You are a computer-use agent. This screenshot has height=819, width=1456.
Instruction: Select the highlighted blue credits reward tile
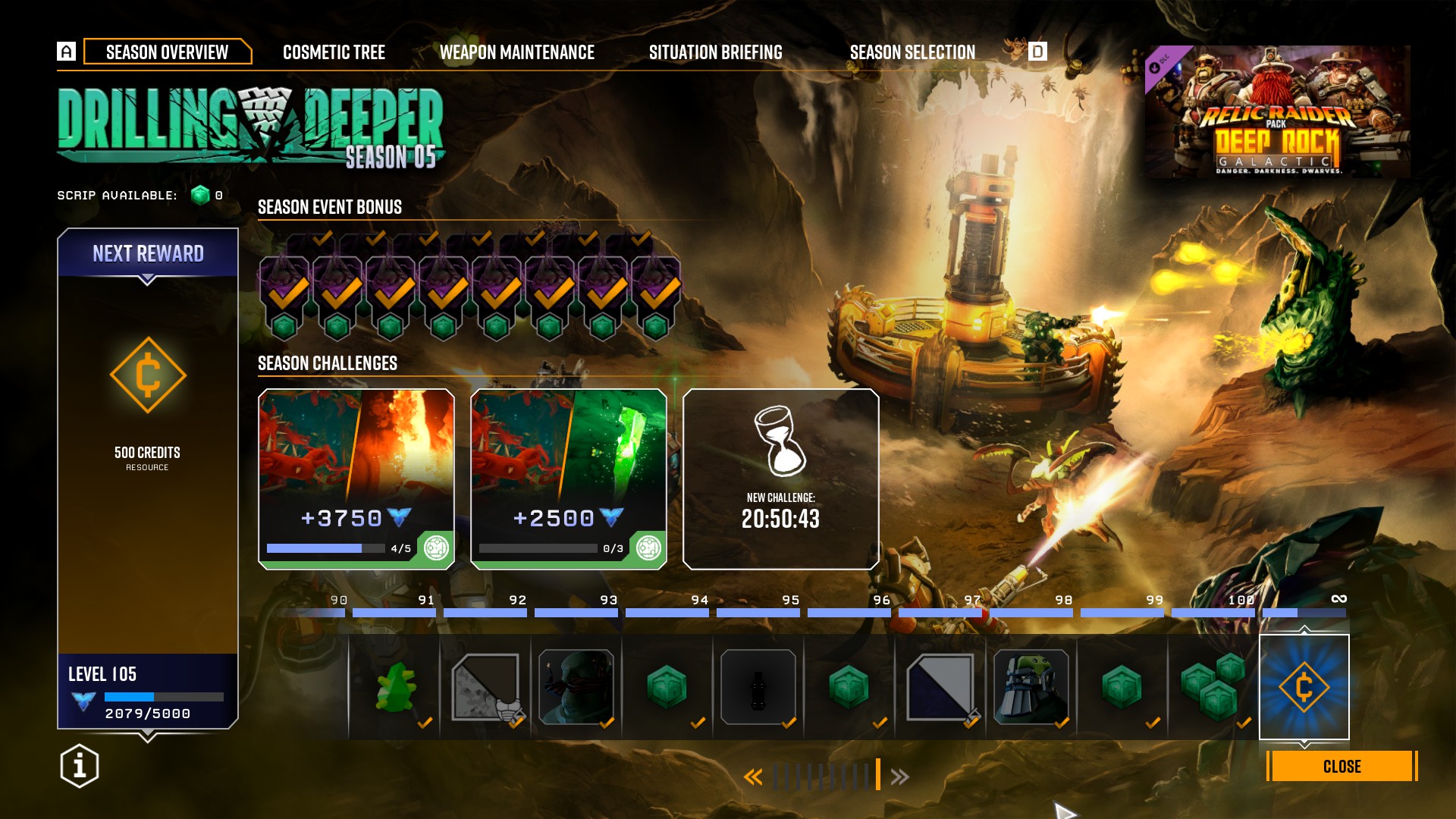tap(1304, 687)
